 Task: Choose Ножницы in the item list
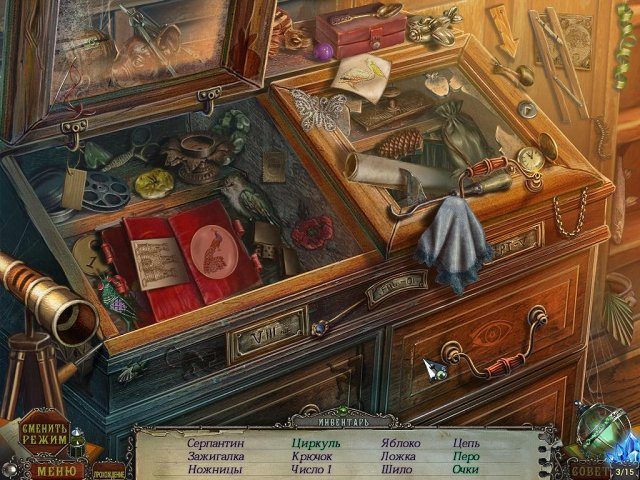pyautogui.click(x=217, y=469)
